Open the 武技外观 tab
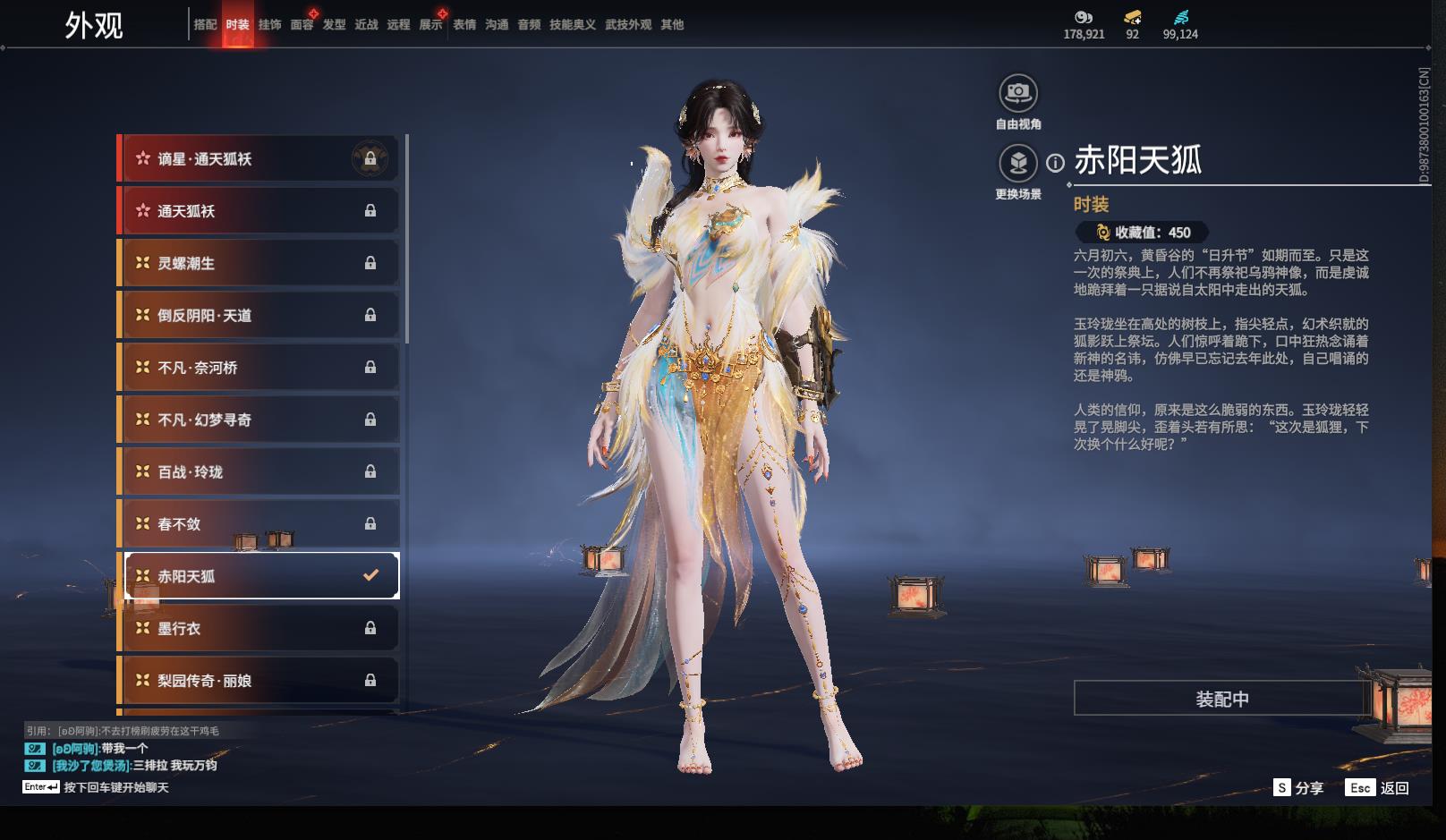The image size is (1446, 840). click(x=627, y=25)
